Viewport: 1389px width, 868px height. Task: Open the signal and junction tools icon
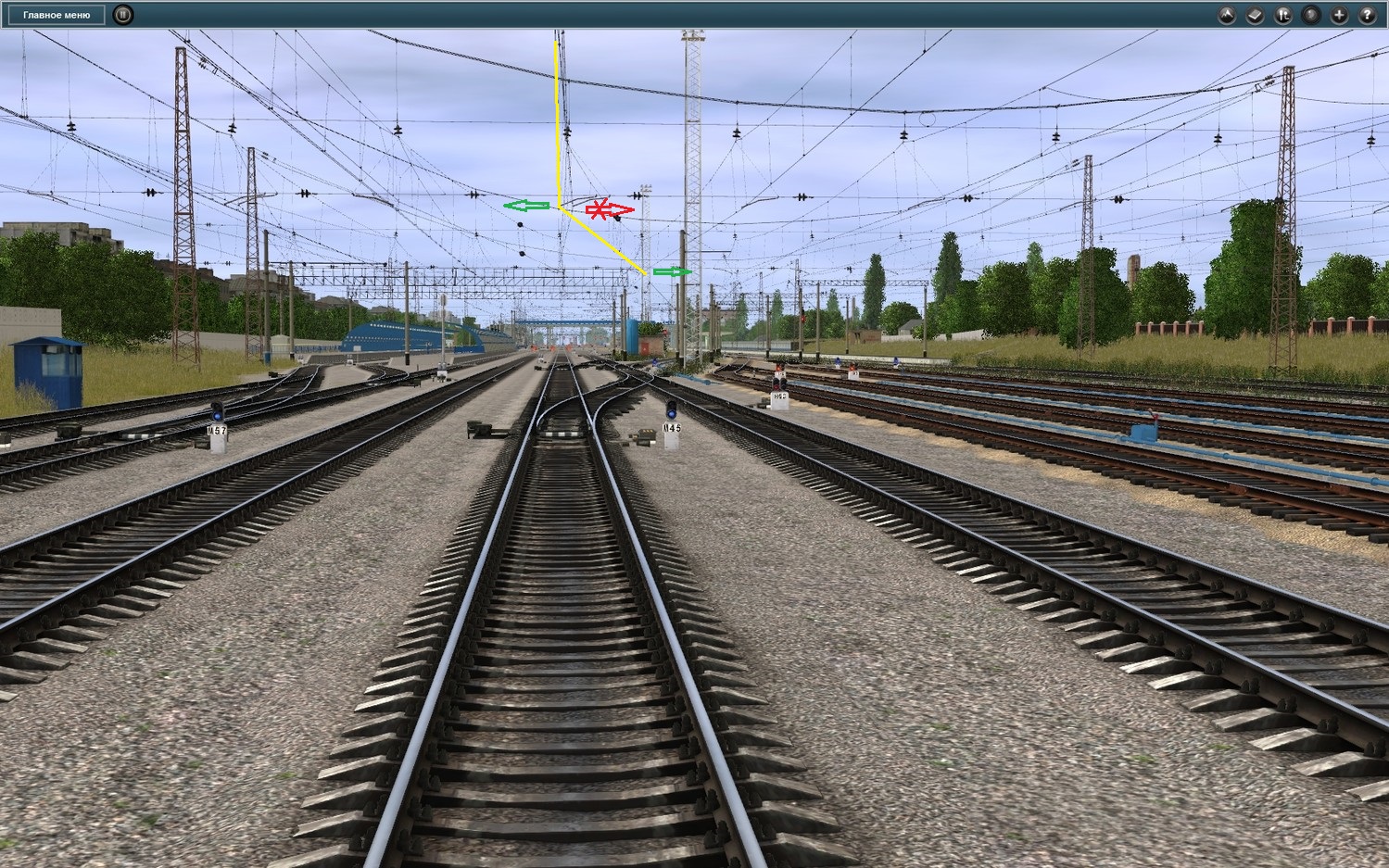[1282, 15]
